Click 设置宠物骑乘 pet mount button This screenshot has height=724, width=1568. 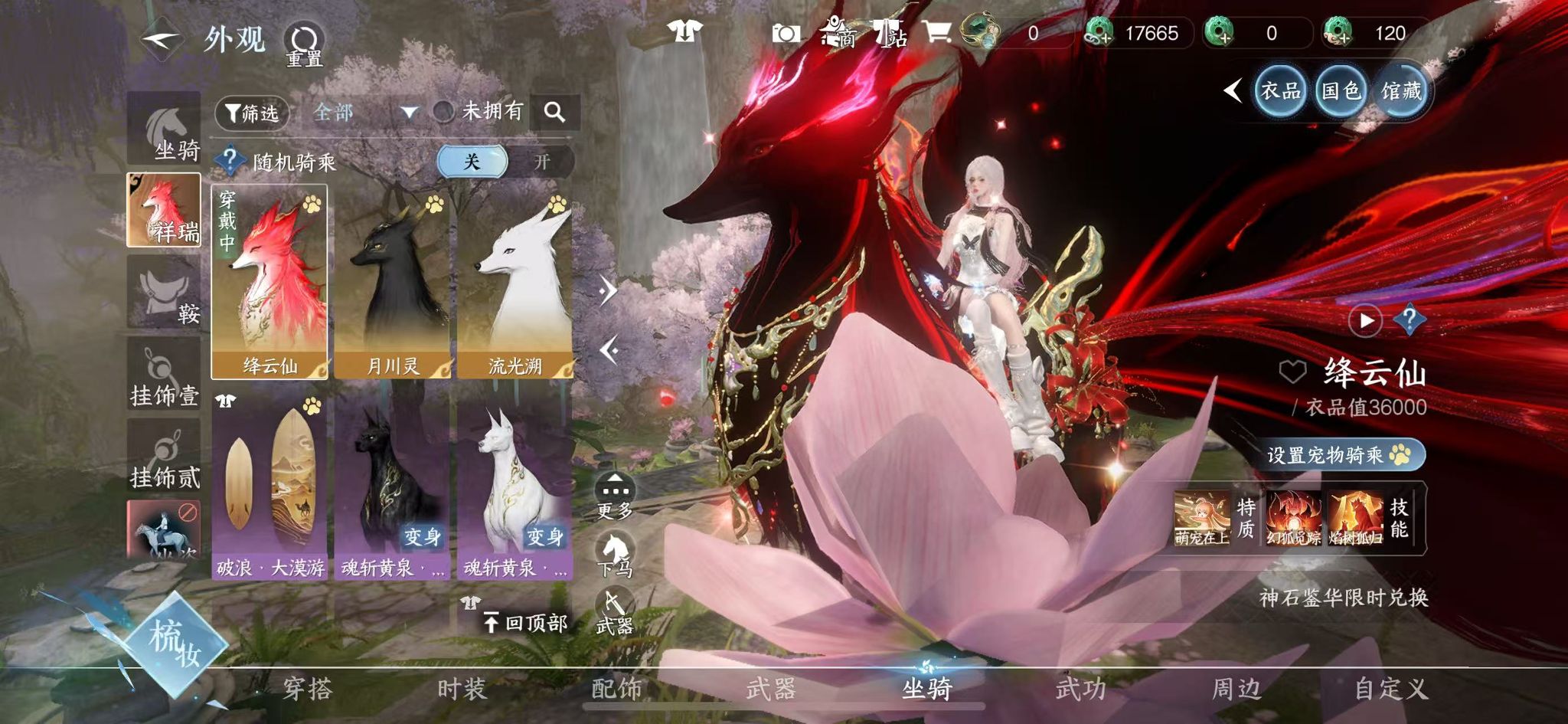(x=1338, y=455)
